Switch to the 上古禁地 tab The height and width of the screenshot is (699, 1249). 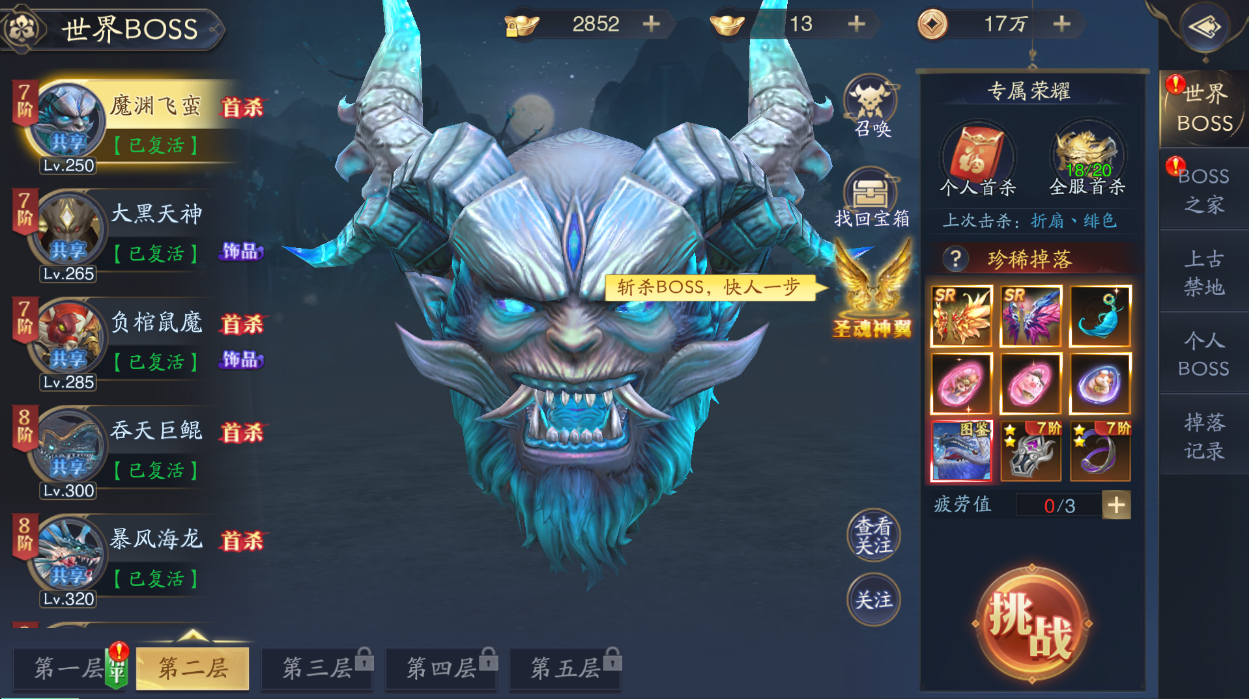pos(1203,272)
